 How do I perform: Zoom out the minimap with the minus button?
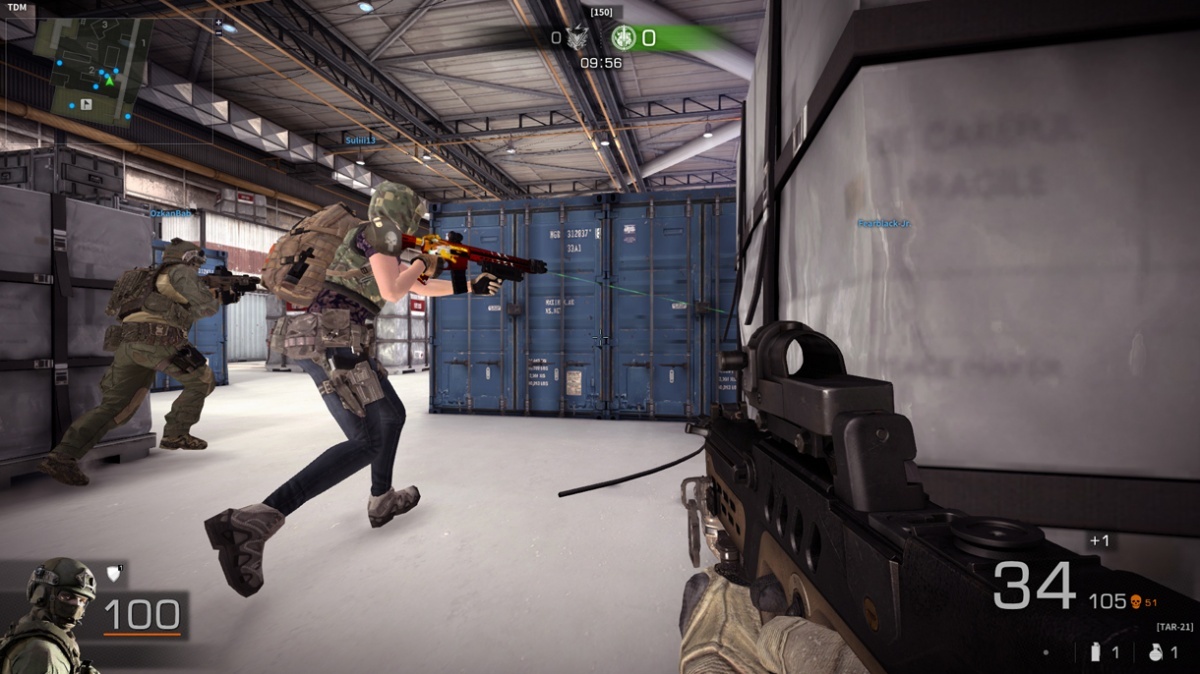pyautogui.click(x=219, y=31)
